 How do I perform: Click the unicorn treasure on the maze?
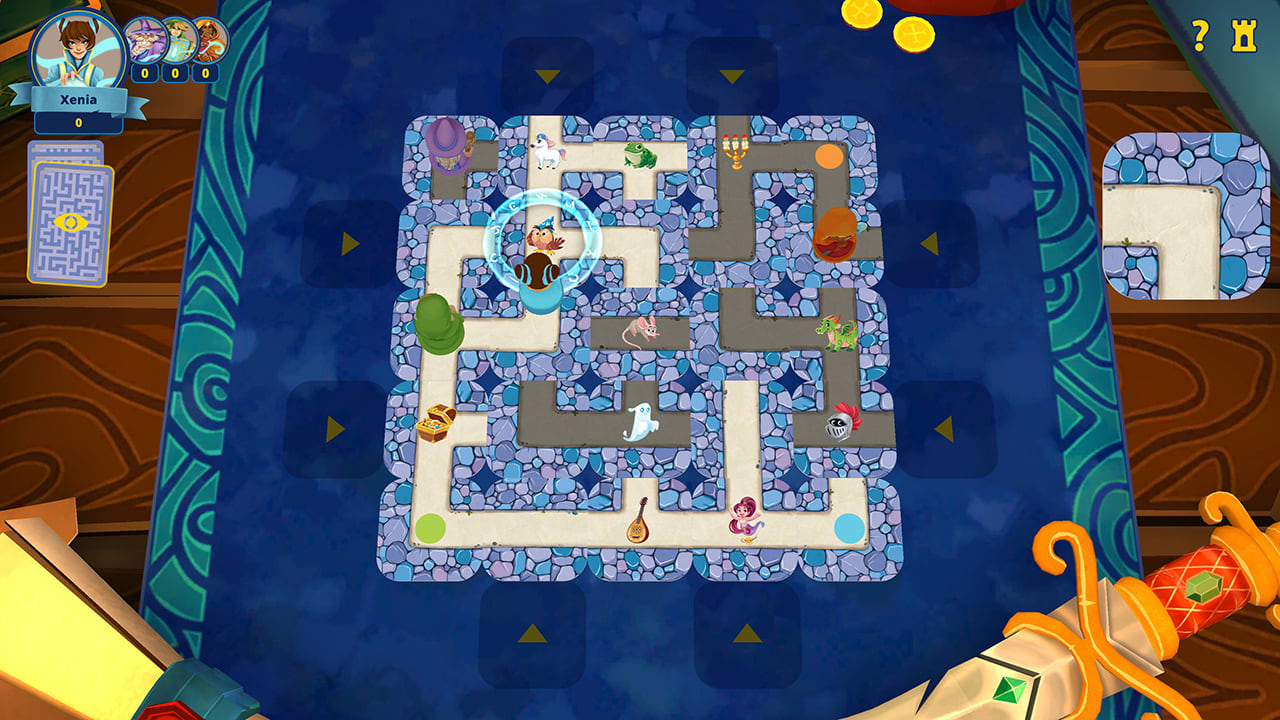tap(549, 148)
